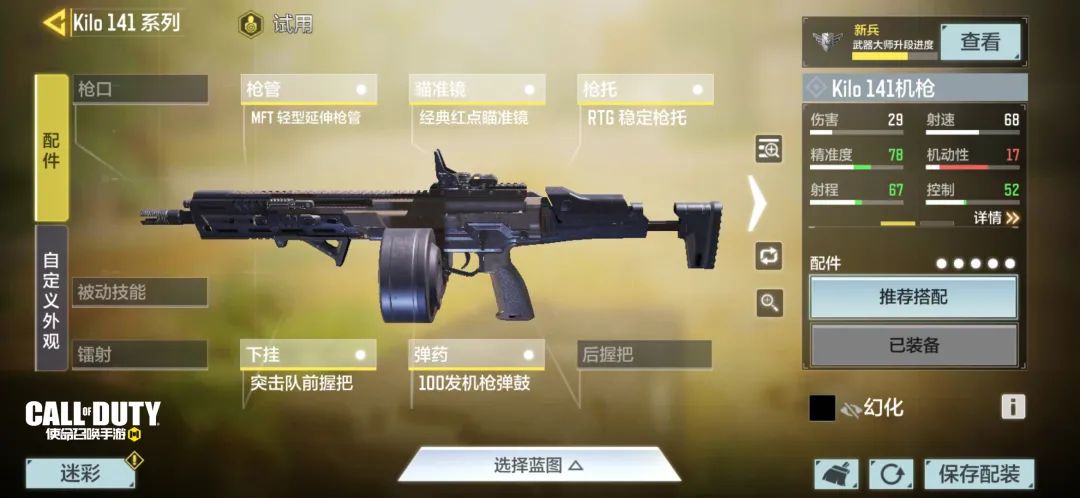Open the 选择蓝图 blueprint selector

coord(538,465)
